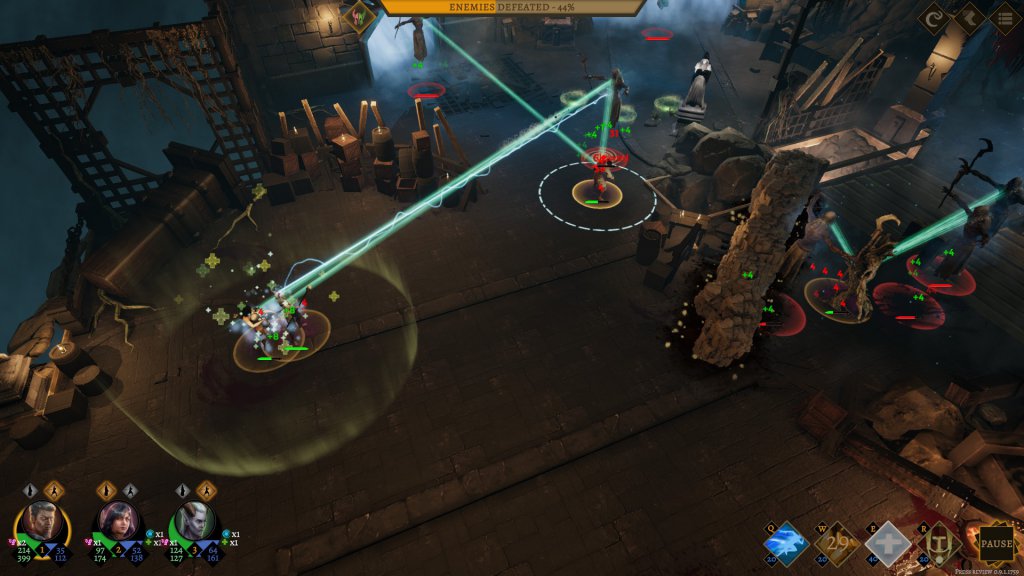
Task: Toggle second hero's highlighted standing stance icon
Action: 106,490
